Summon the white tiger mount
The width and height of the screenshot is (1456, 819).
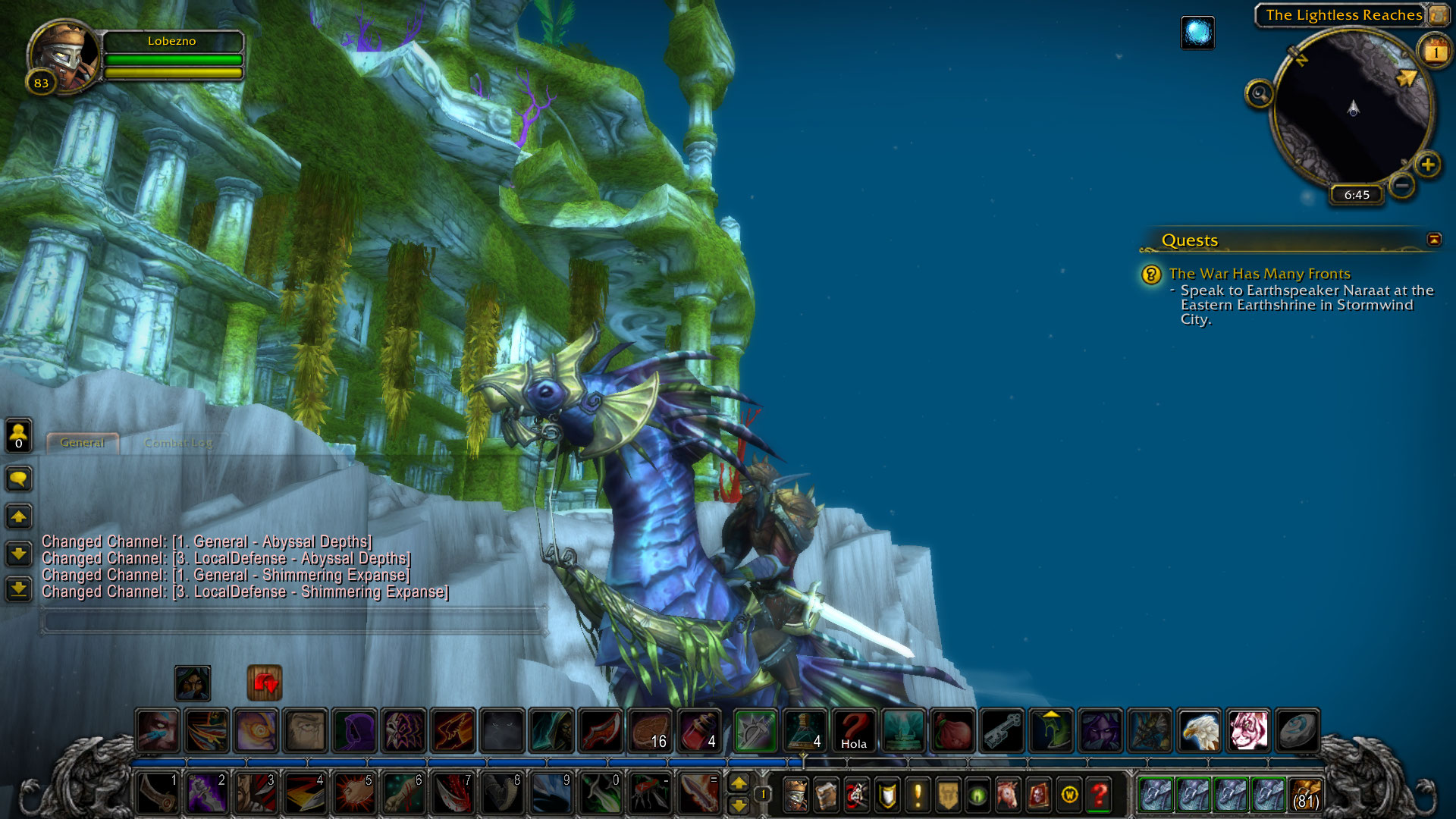click(1247, 731)
